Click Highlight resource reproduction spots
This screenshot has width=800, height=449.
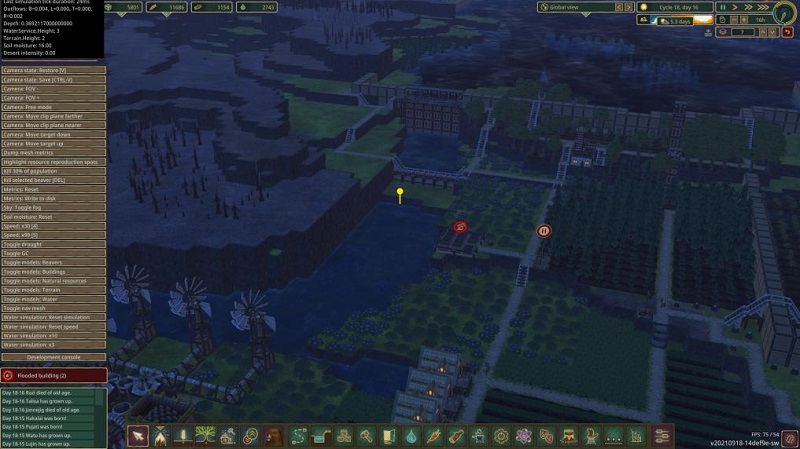(54, 161)
